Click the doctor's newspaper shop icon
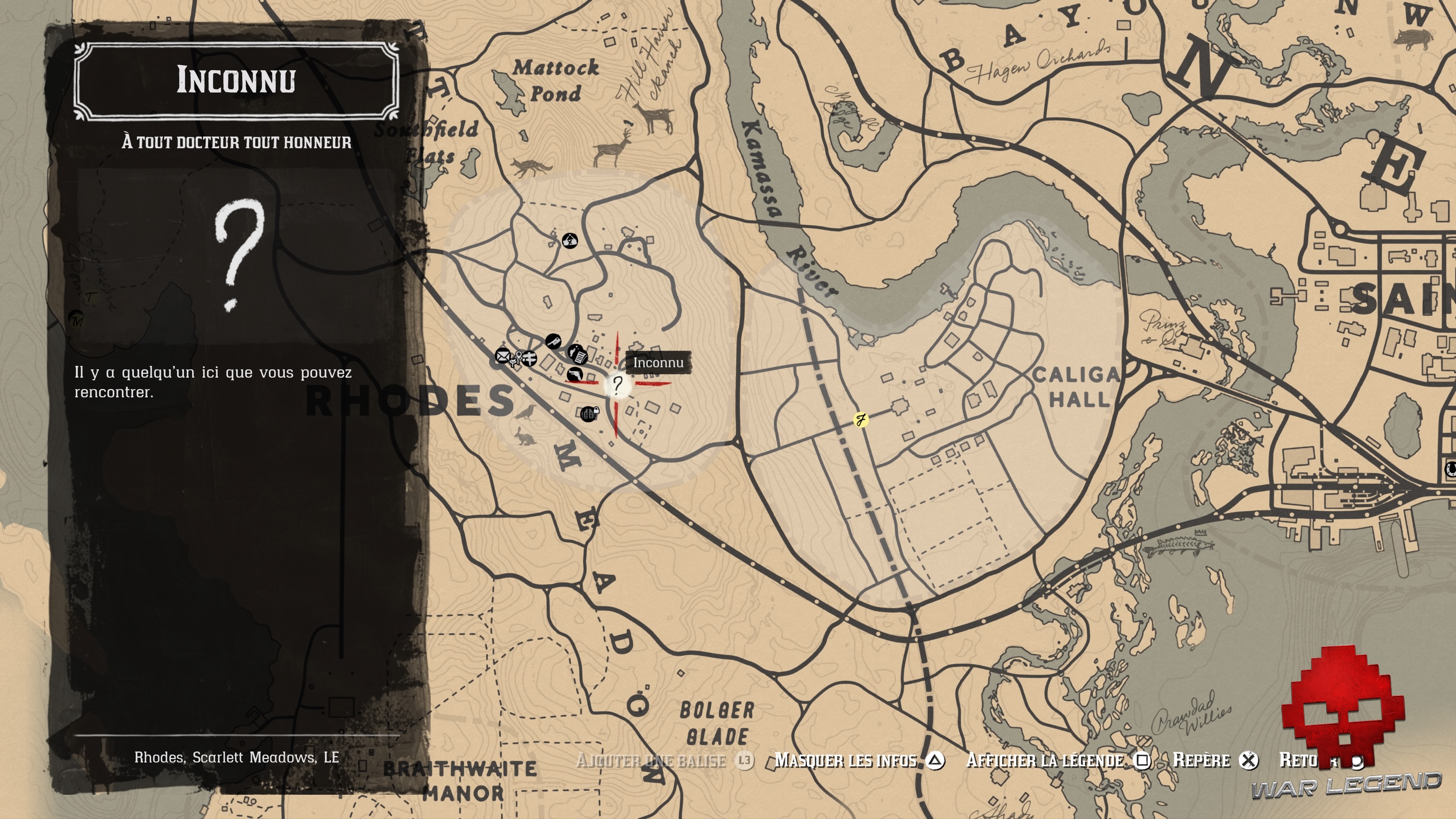This screenshot has height=819, width=1456. [579, 356]
